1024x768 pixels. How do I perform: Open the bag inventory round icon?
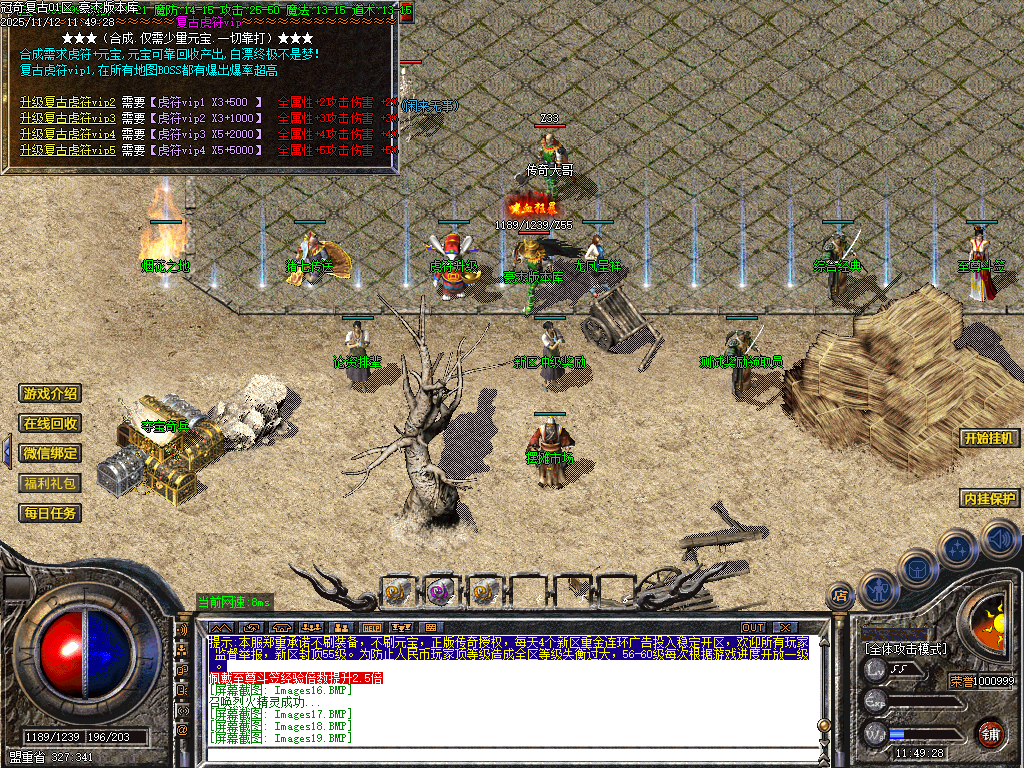tap(917, 568)
